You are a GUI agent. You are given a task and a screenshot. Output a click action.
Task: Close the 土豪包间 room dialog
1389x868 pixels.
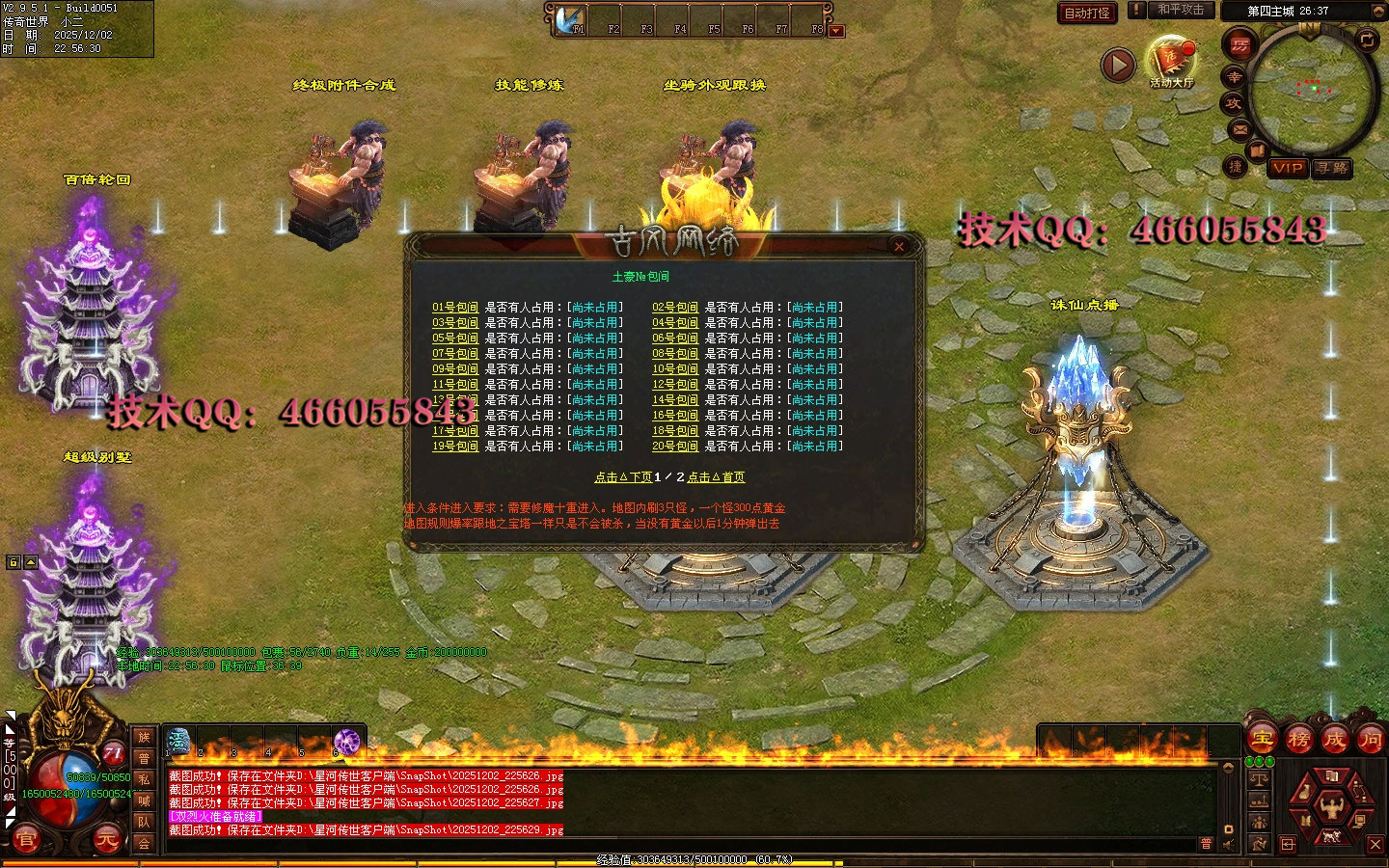point(899,247)
